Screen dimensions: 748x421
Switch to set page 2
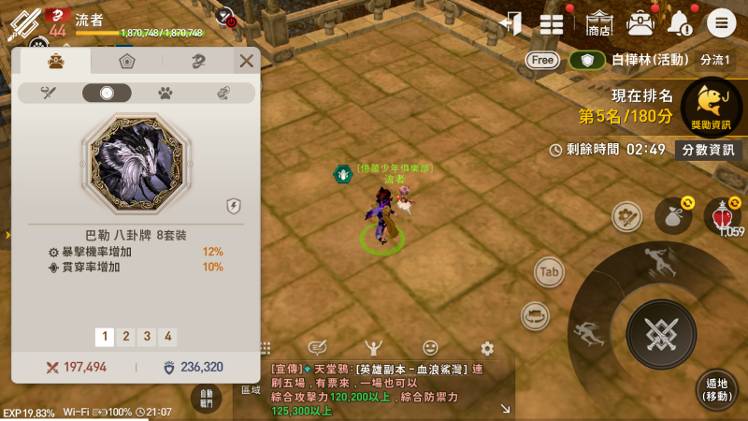click(126, 337)
